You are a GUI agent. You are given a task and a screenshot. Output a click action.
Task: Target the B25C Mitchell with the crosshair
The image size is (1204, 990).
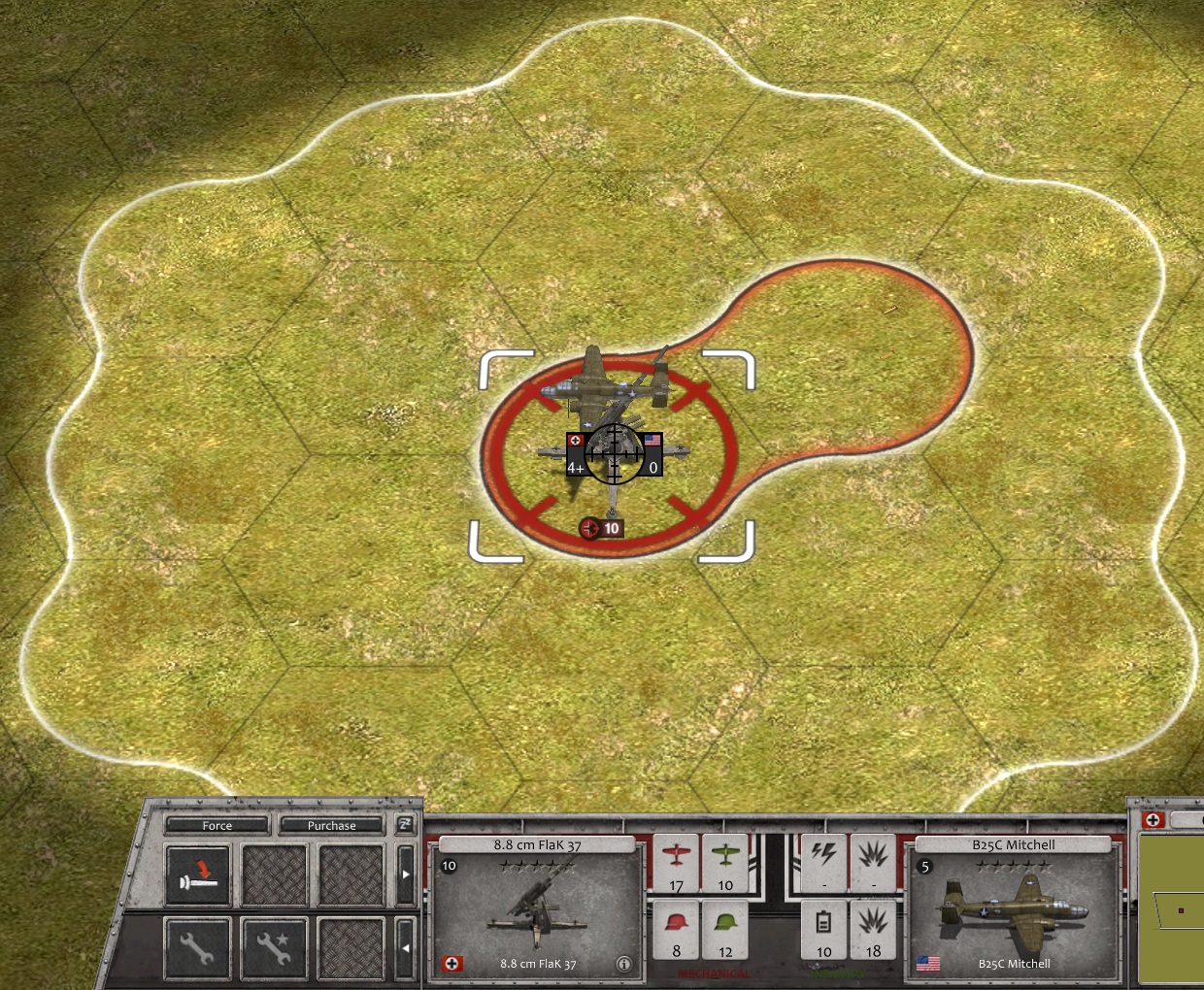click(614, 453)
